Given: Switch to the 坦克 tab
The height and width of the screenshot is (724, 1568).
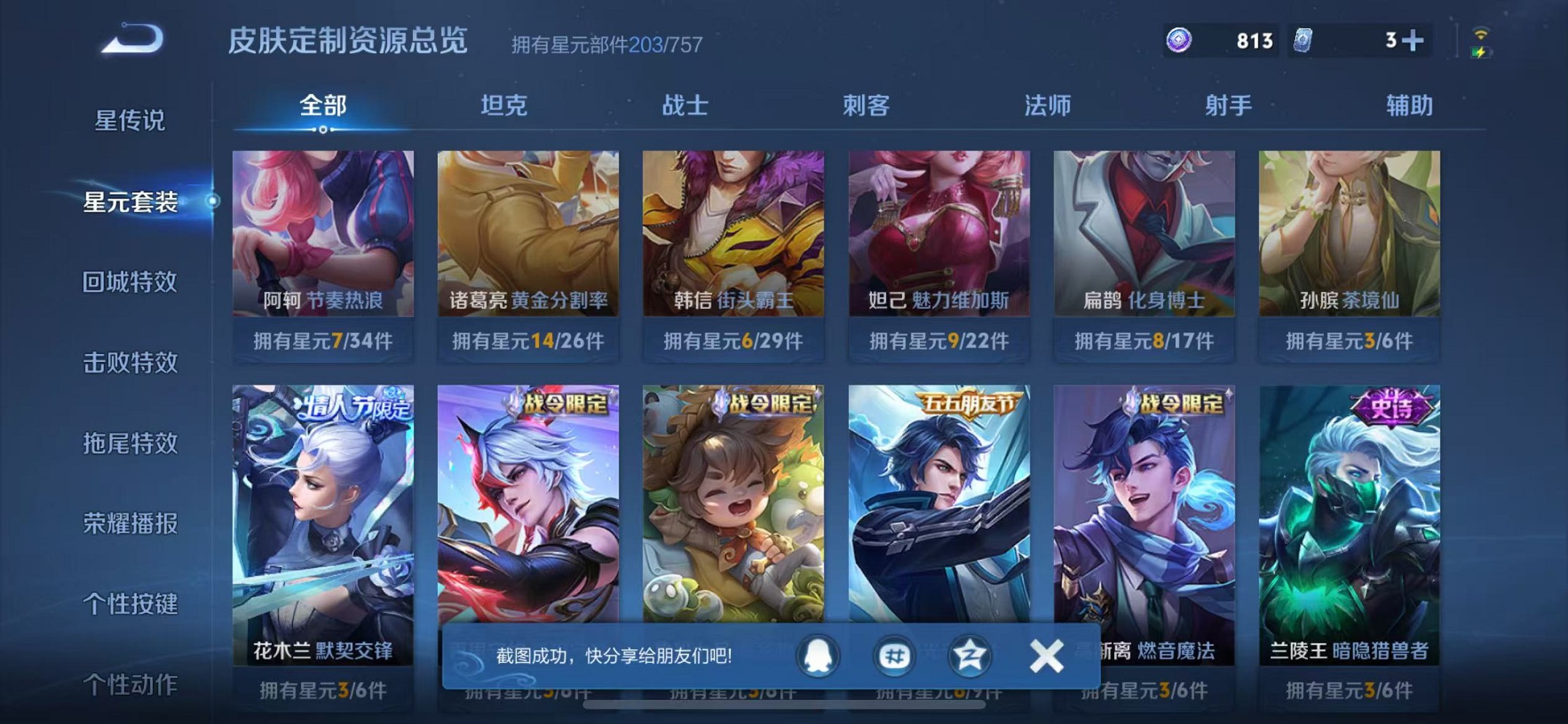Looking at the screenshot, I should 506,106.
